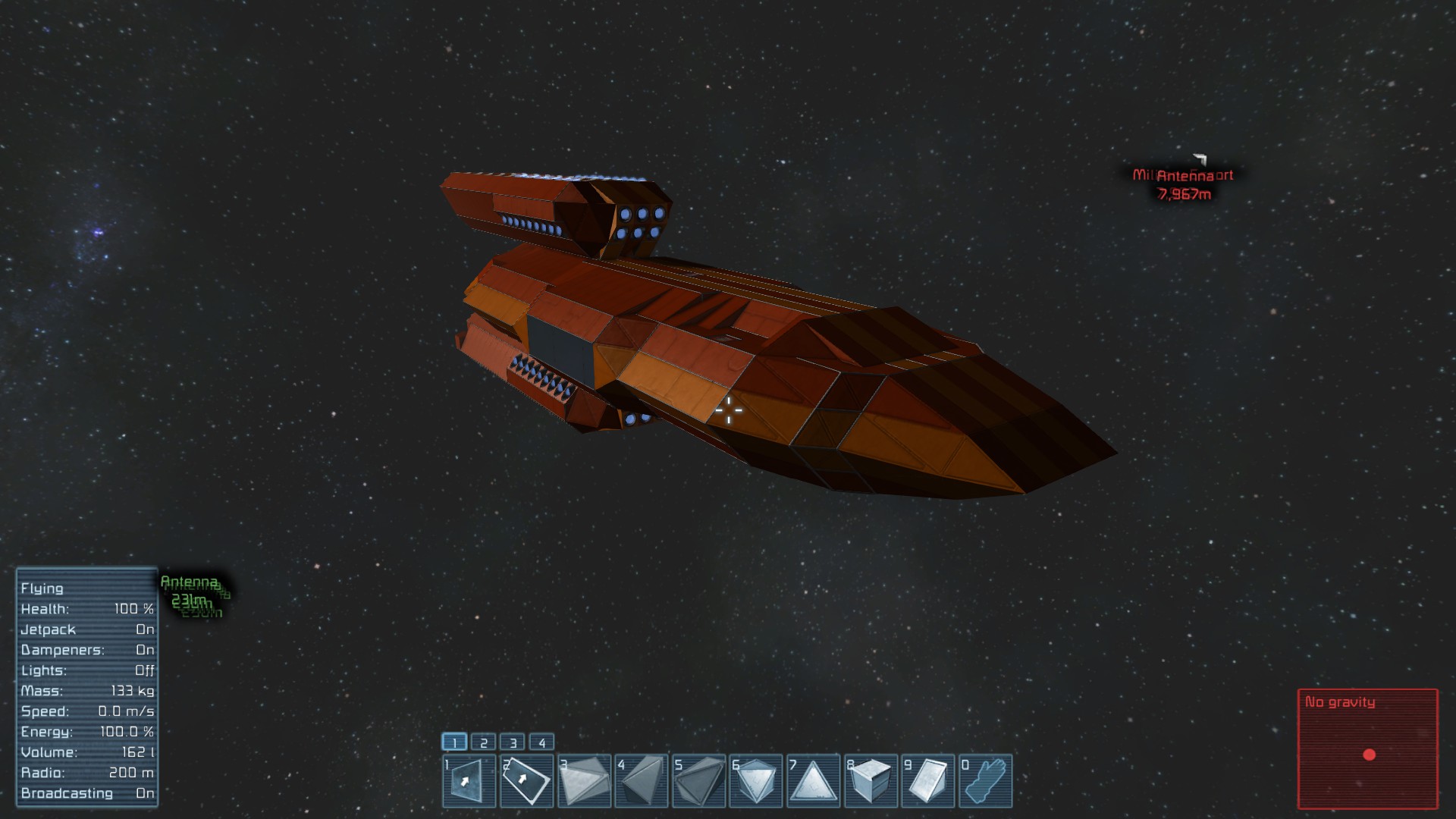Select the cube armor block in slot 8
This screenshot has height=819, width=1456.
pos(871,780)
